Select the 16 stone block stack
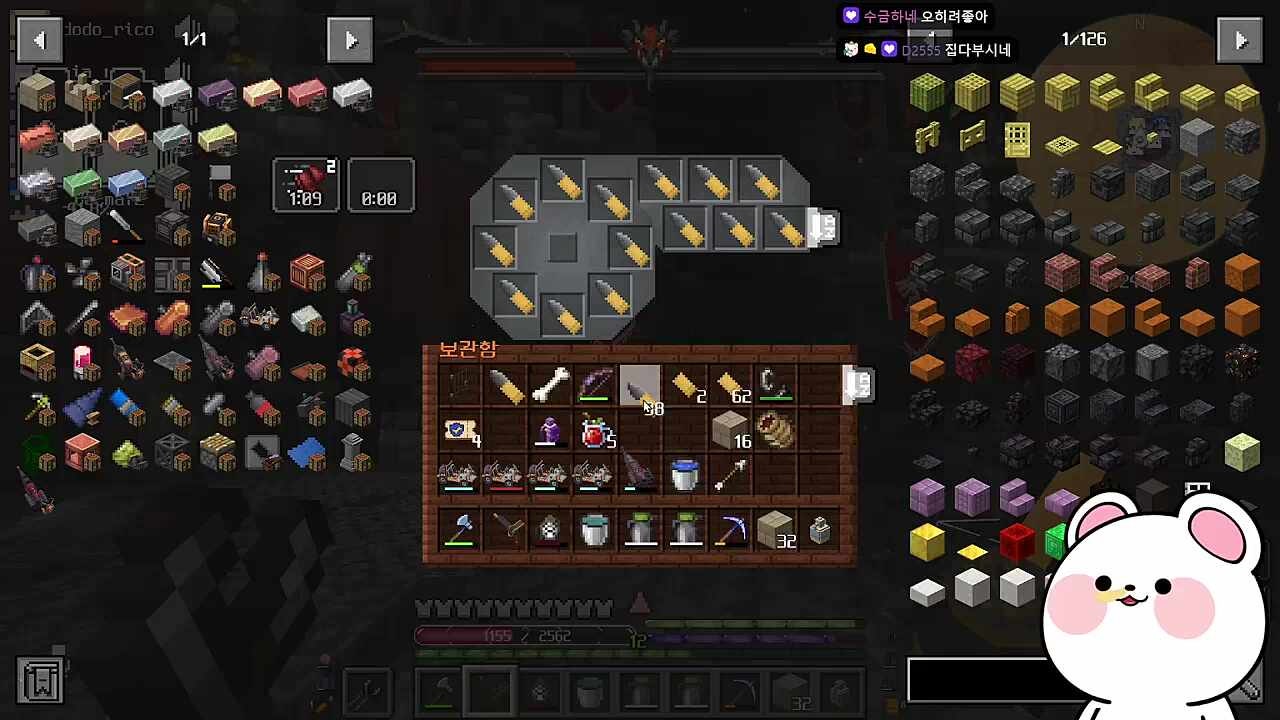The image size is (1280, 720). tap(731, 432)
